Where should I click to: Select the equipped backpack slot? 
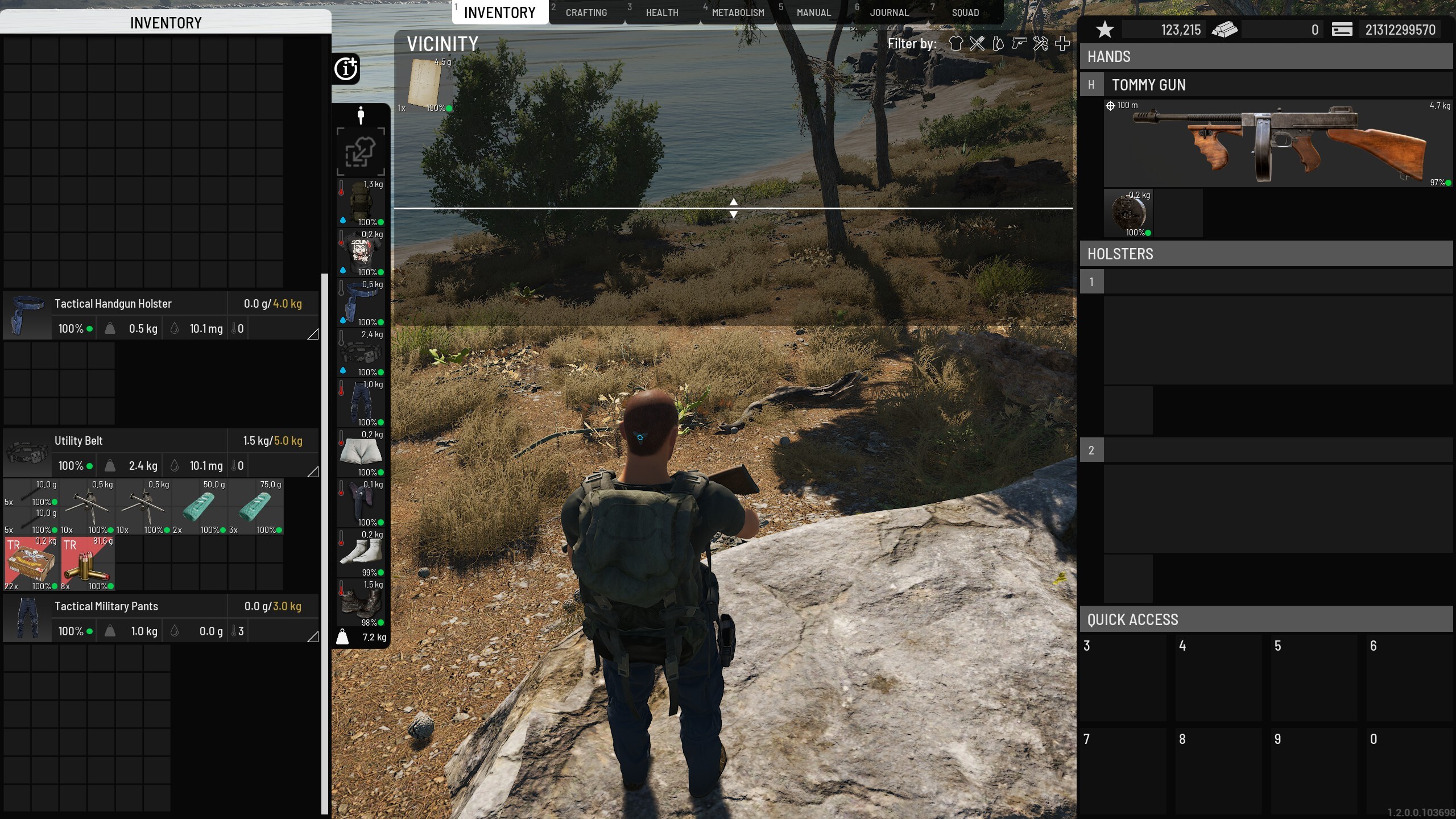tap(361, 203)
